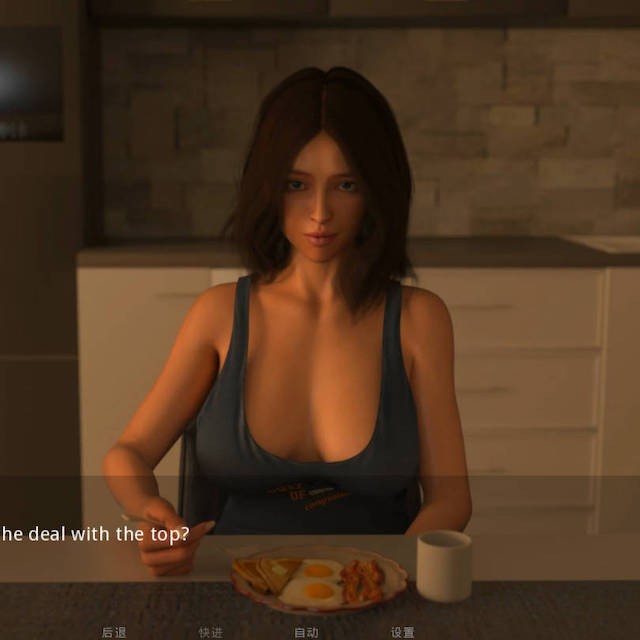The height and width of the screenshot is (640, 640).
Task: Go back with the 后退 button
Action: point(114,632)
